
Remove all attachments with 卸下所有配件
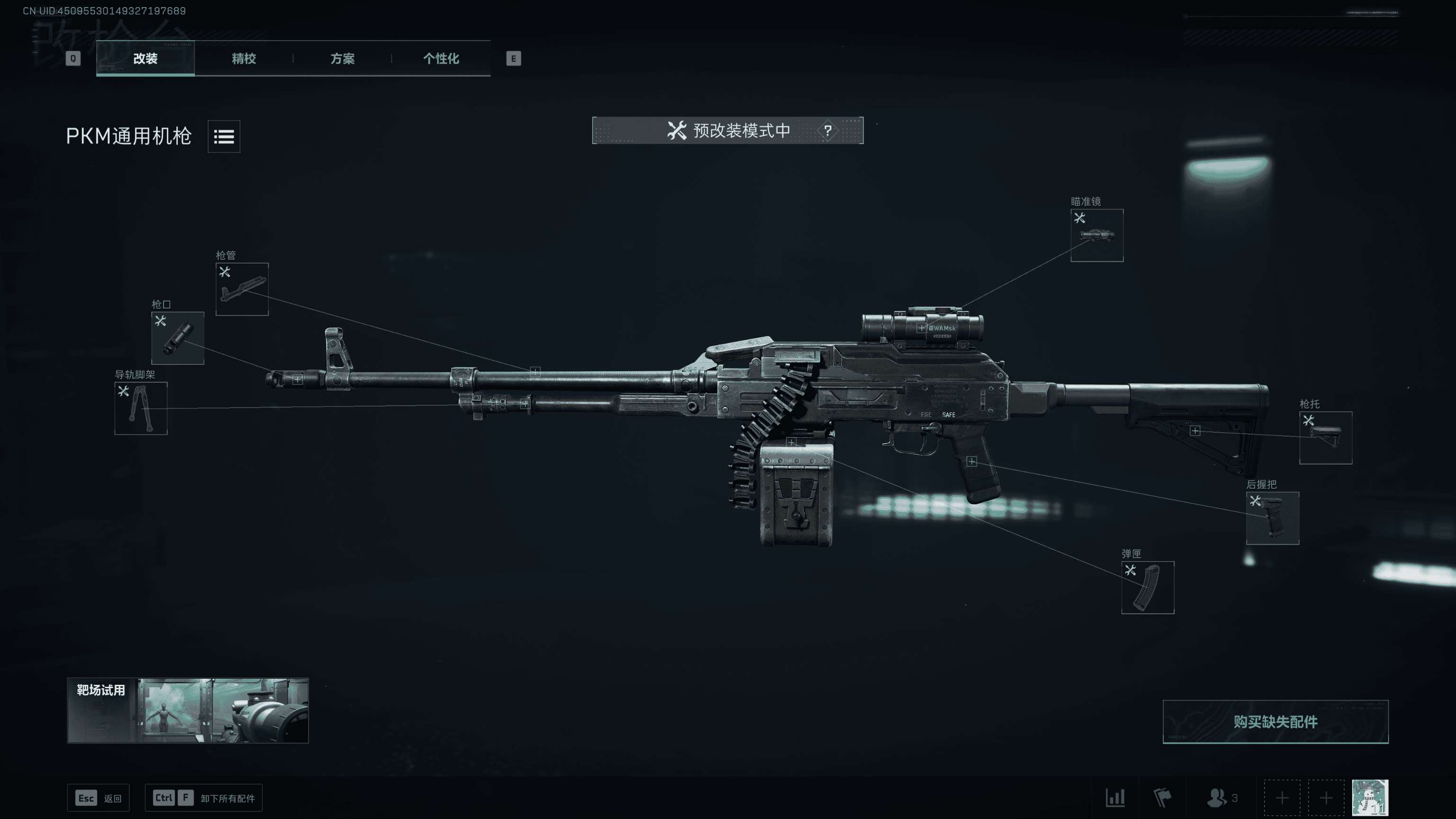[x=203, y=798]
